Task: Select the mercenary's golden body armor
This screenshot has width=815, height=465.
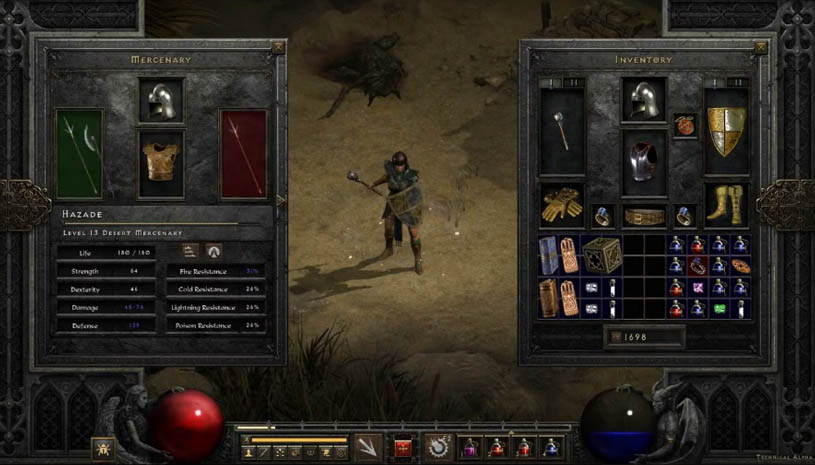Action: (161, 162)
